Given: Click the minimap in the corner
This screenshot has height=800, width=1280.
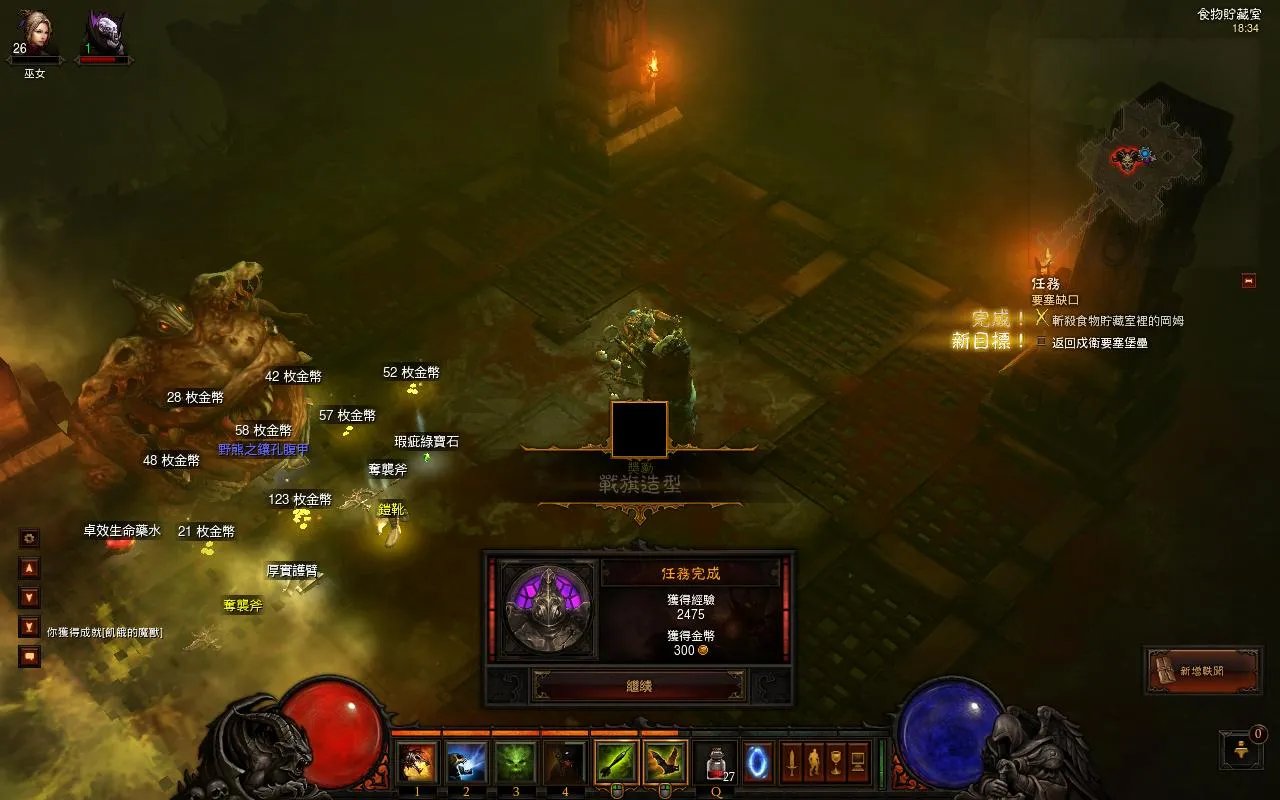Looking at the screenshot, I should coord(1142,160).
